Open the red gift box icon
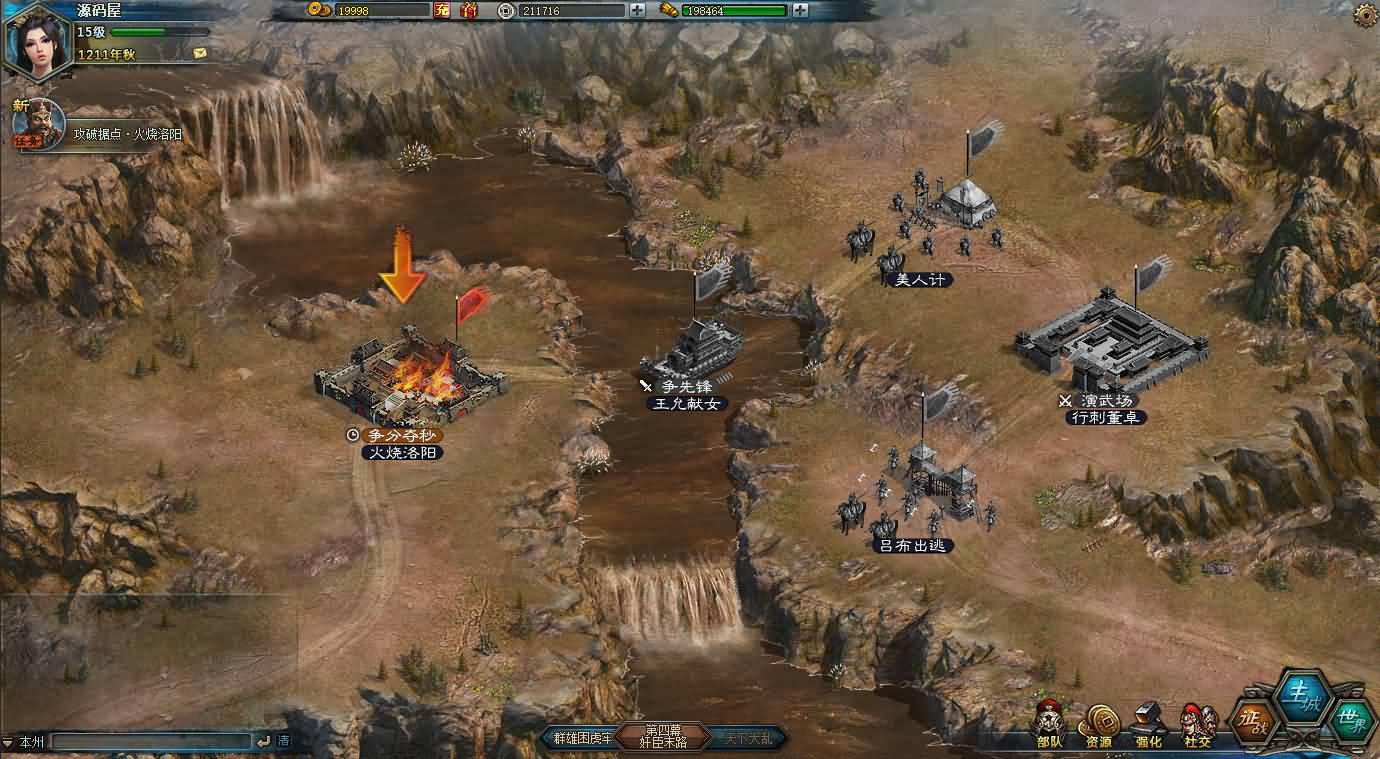 [469, 11]
